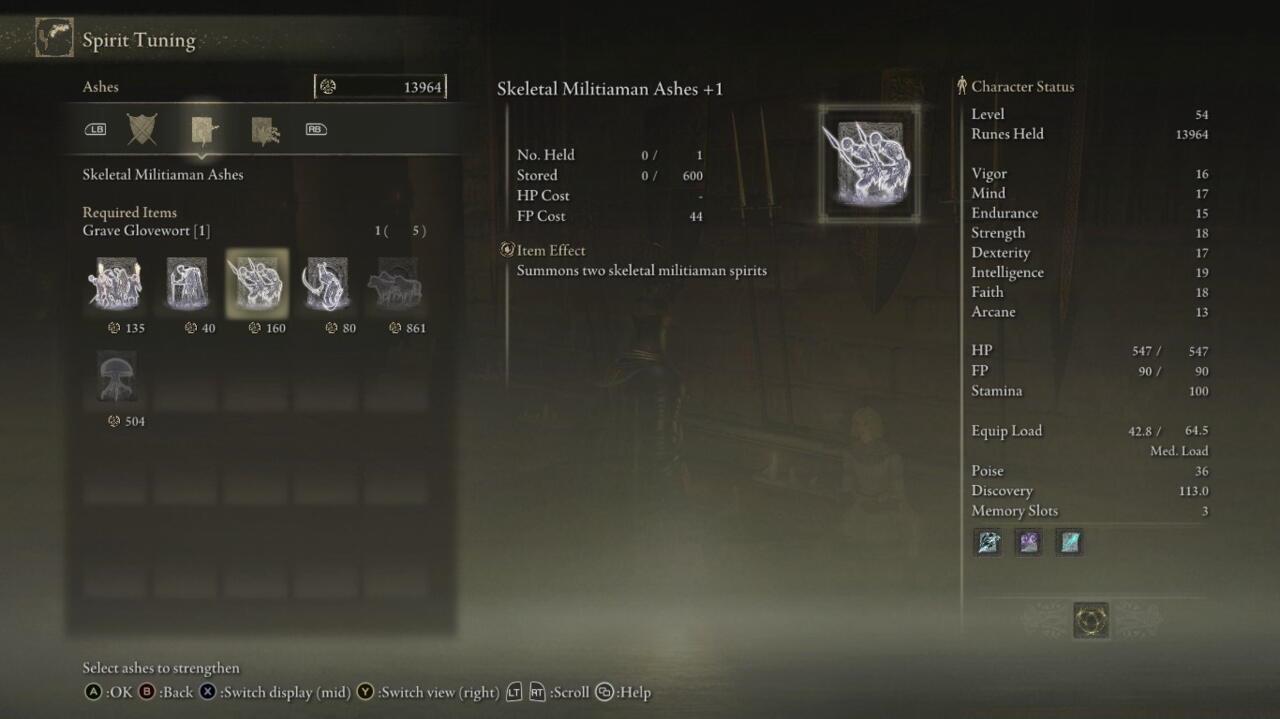The height and width of the screenshot is (719, 1280).
Task: Select the cyan memorized spell icon
Action: tap(1070, 542)
